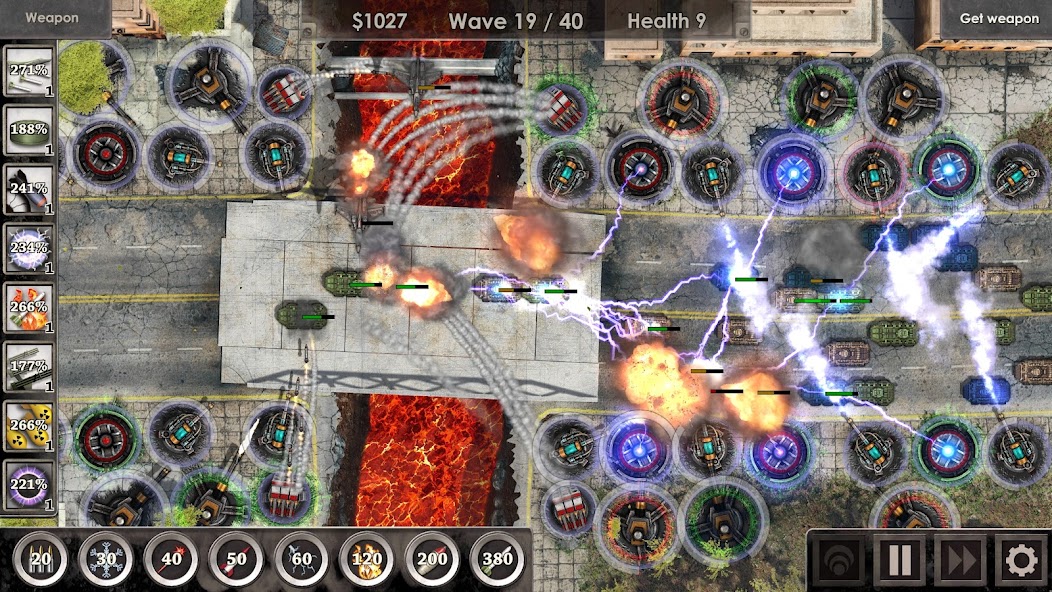1052x592 pixels.
Task: Select the 177% gun barrels weapon slot
Action: click(x=29, y=367)
